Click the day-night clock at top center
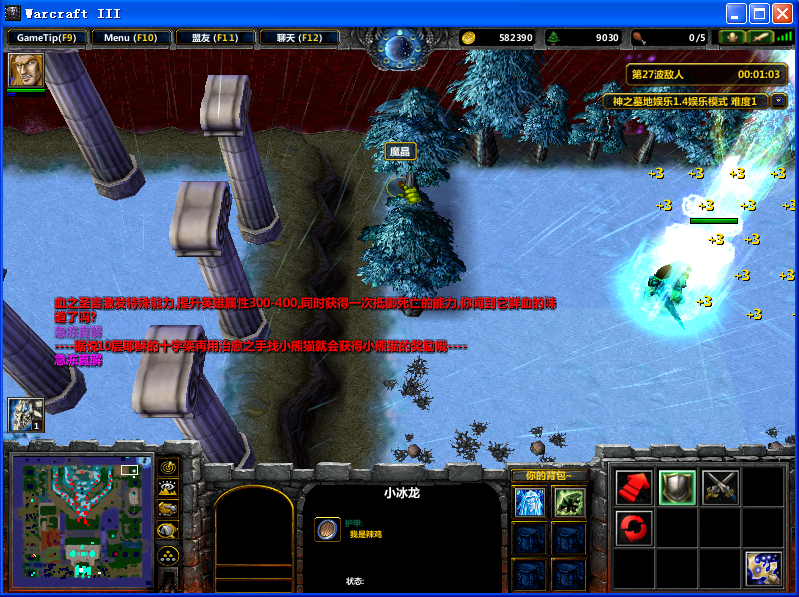Viewport: 799px width, 597px height. pos(400,48)
